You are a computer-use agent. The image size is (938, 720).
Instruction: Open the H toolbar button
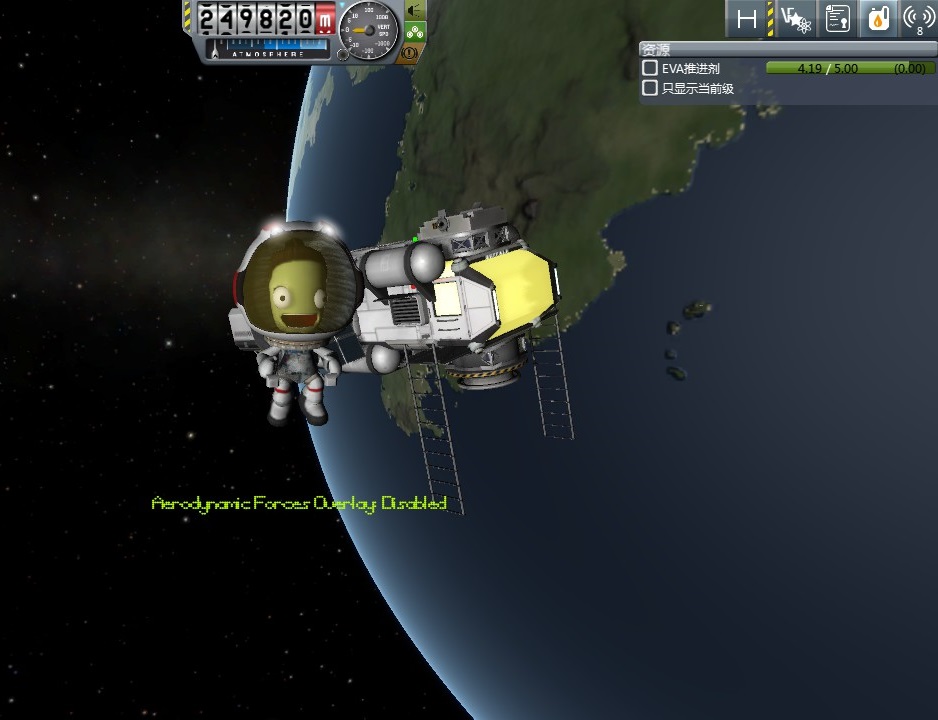[747, 18]
